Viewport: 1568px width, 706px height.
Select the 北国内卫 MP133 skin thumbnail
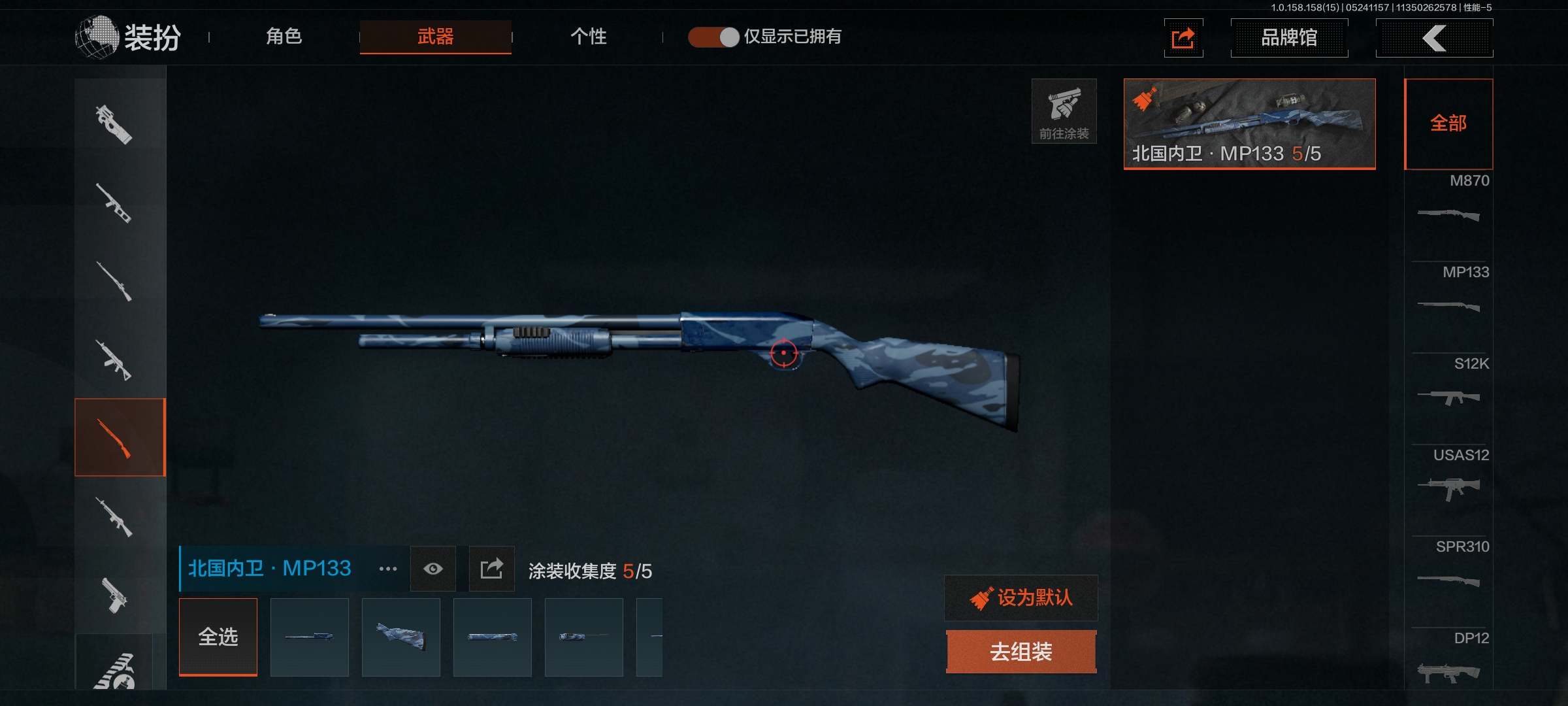(x=1249, y=123)
